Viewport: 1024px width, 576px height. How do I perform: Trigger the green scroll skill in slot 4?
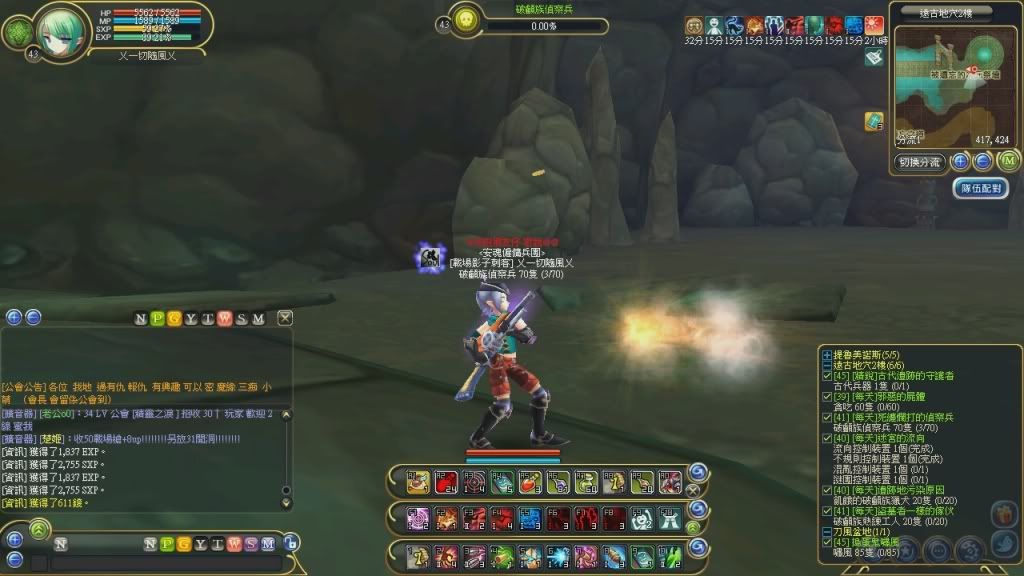coord(502,555)
